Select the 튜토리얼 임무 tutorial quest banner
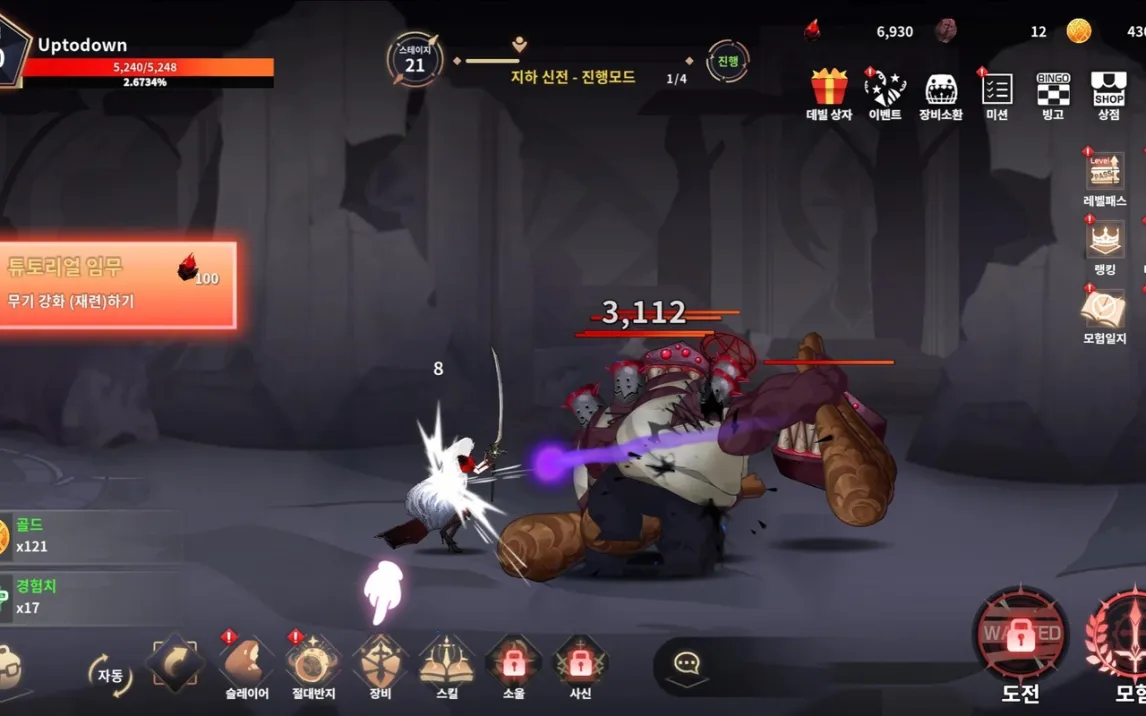The width and height of the screenshot is (1146, 716). (118, 285)
